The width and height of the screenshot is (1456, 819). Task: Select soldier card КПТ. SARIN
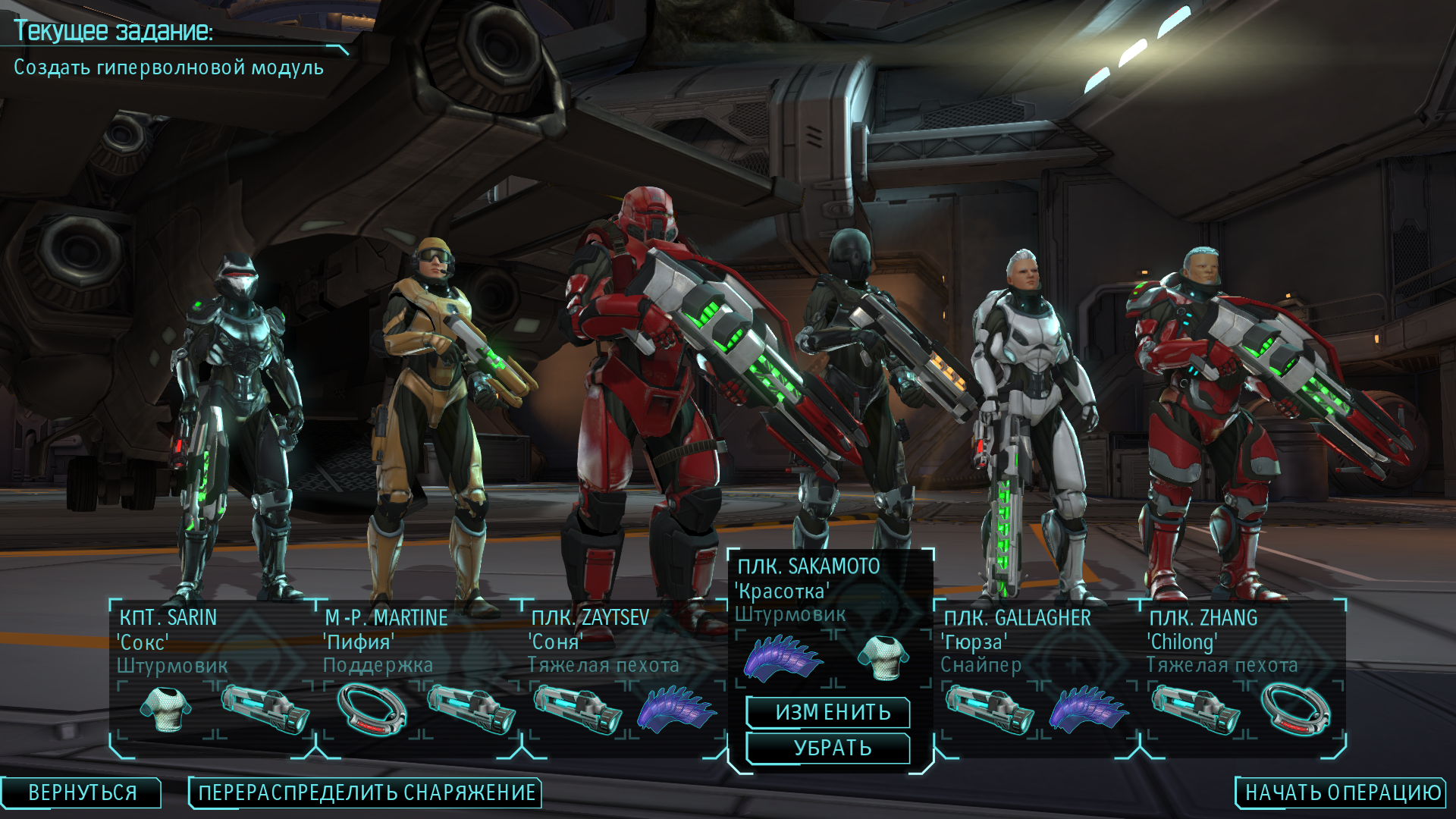click(212, 642)
